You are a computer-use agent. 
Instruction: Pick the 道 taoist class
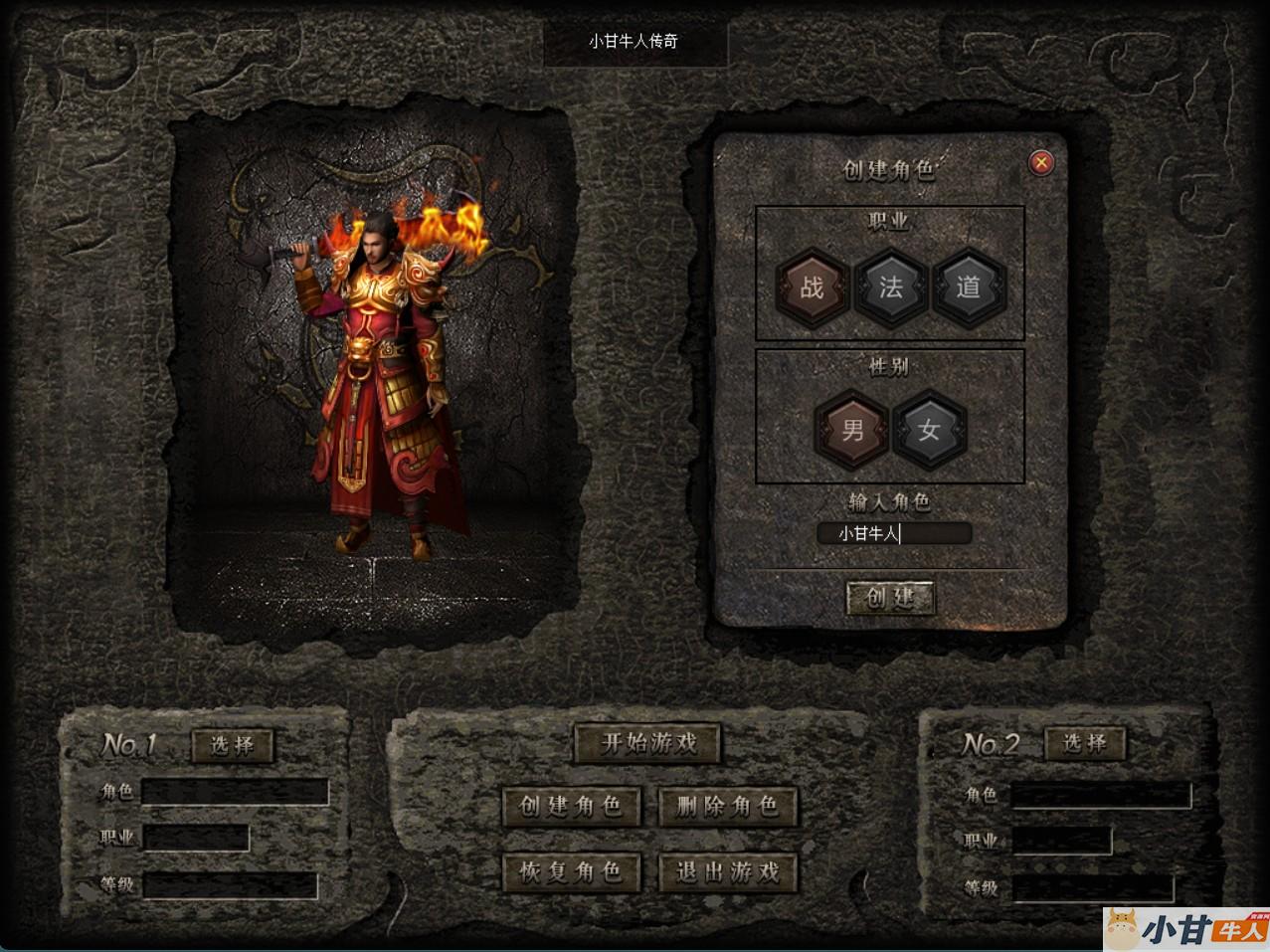point(969,288)
